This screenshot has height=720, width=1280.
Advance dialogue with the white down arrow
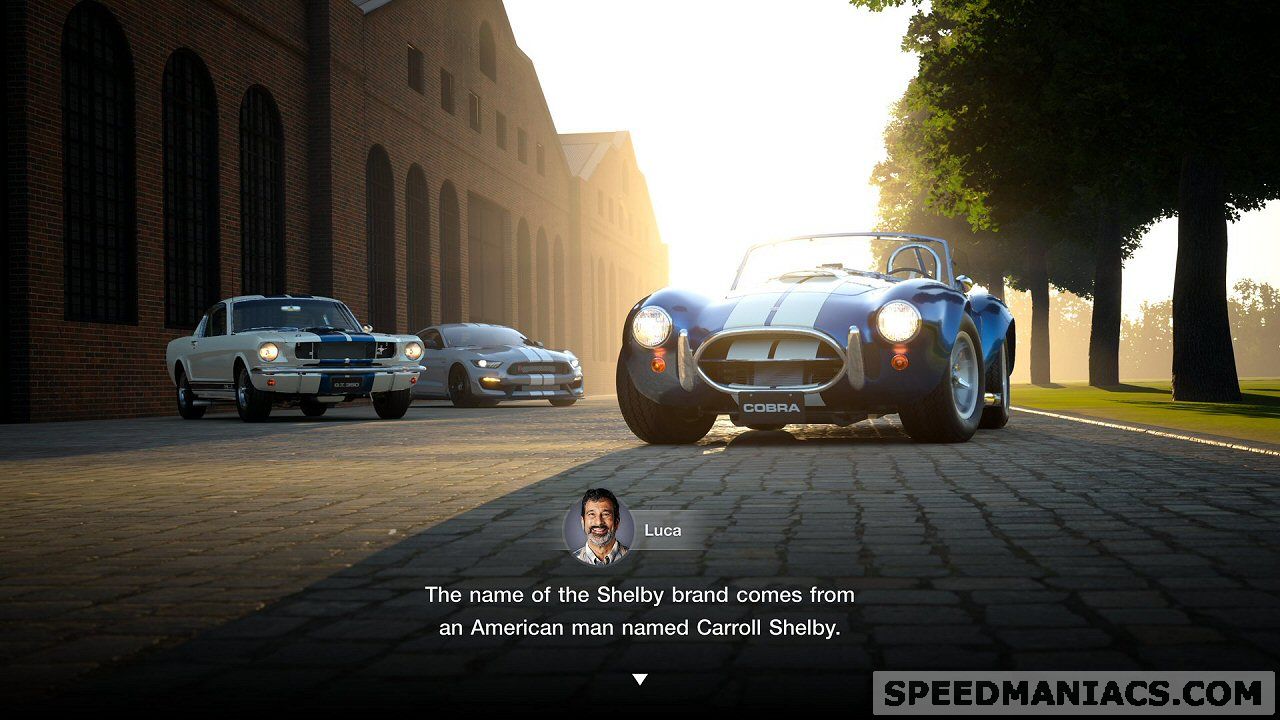640,680
